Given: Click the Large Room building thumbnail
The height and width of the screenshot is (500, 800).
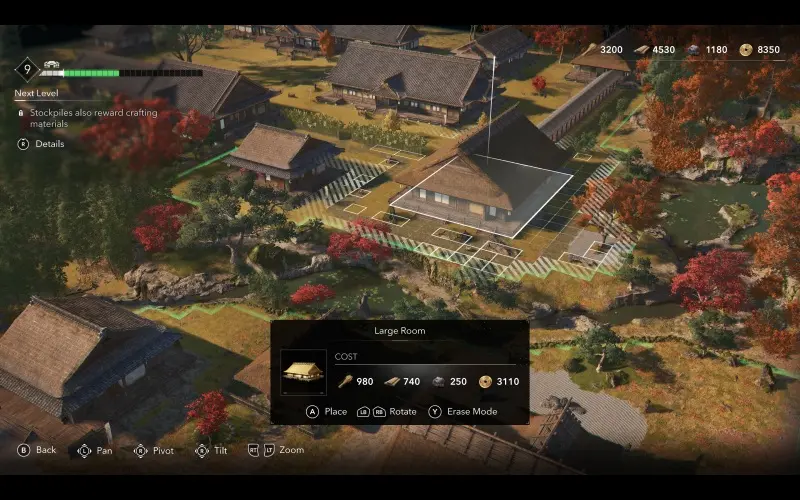Looking at the screenshot, I should [x=303, y=372].
